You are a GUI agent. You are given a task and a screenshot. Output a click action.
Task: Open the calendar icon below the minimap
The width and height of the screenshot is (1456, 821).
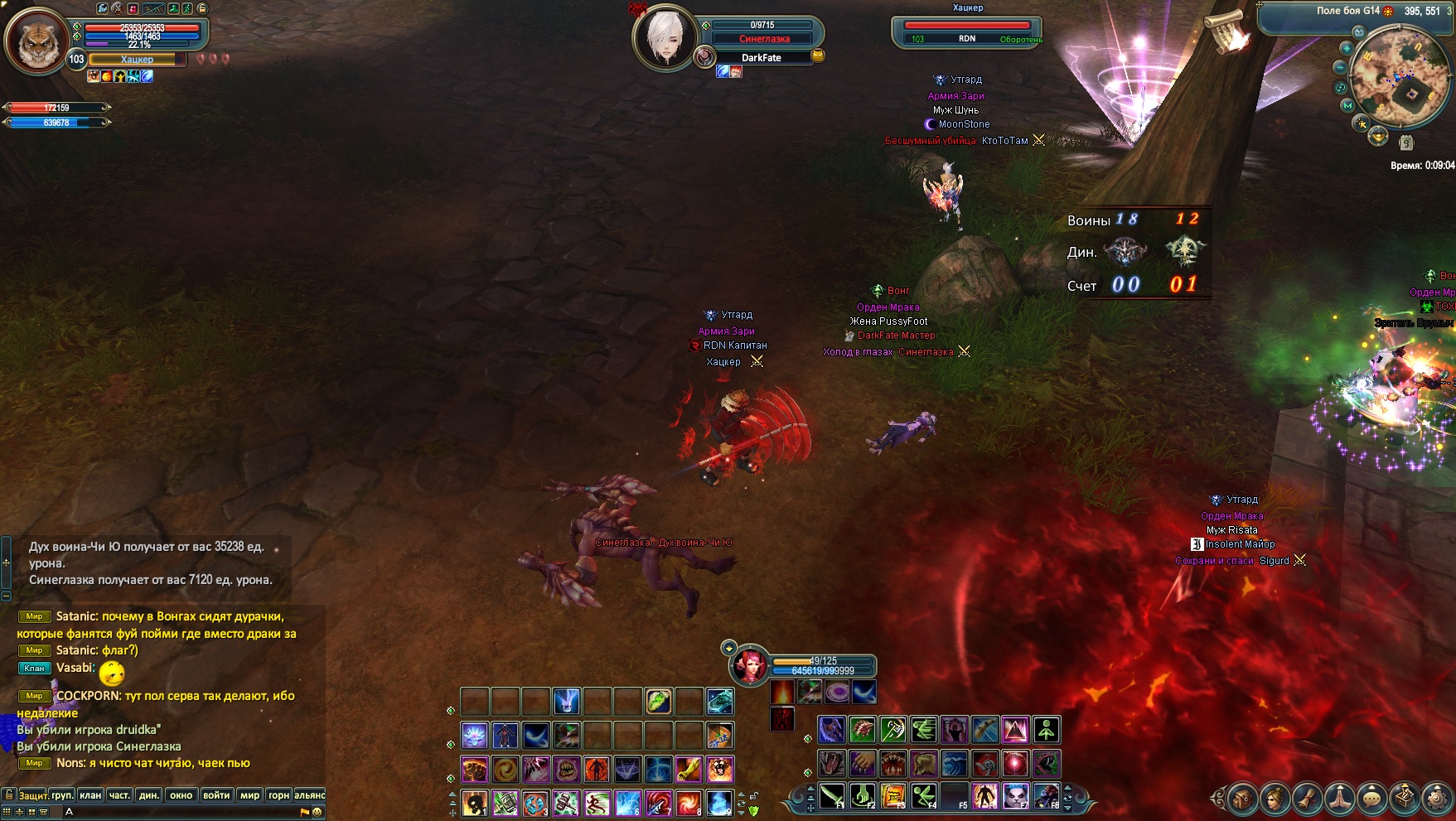[x=1405, y=142]
